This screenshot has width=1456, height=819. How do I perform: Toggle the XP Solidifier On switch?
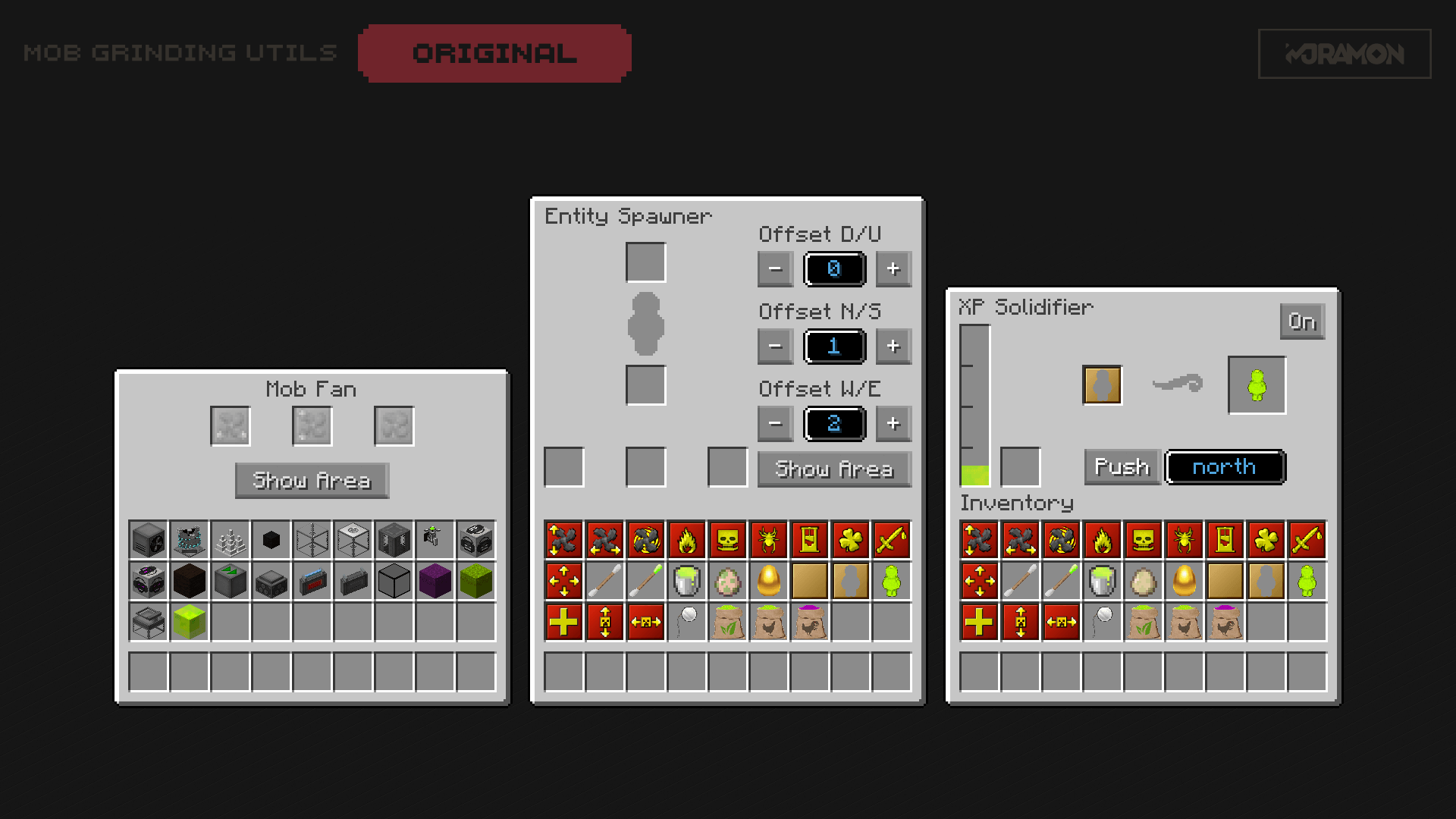(1302, 322)
